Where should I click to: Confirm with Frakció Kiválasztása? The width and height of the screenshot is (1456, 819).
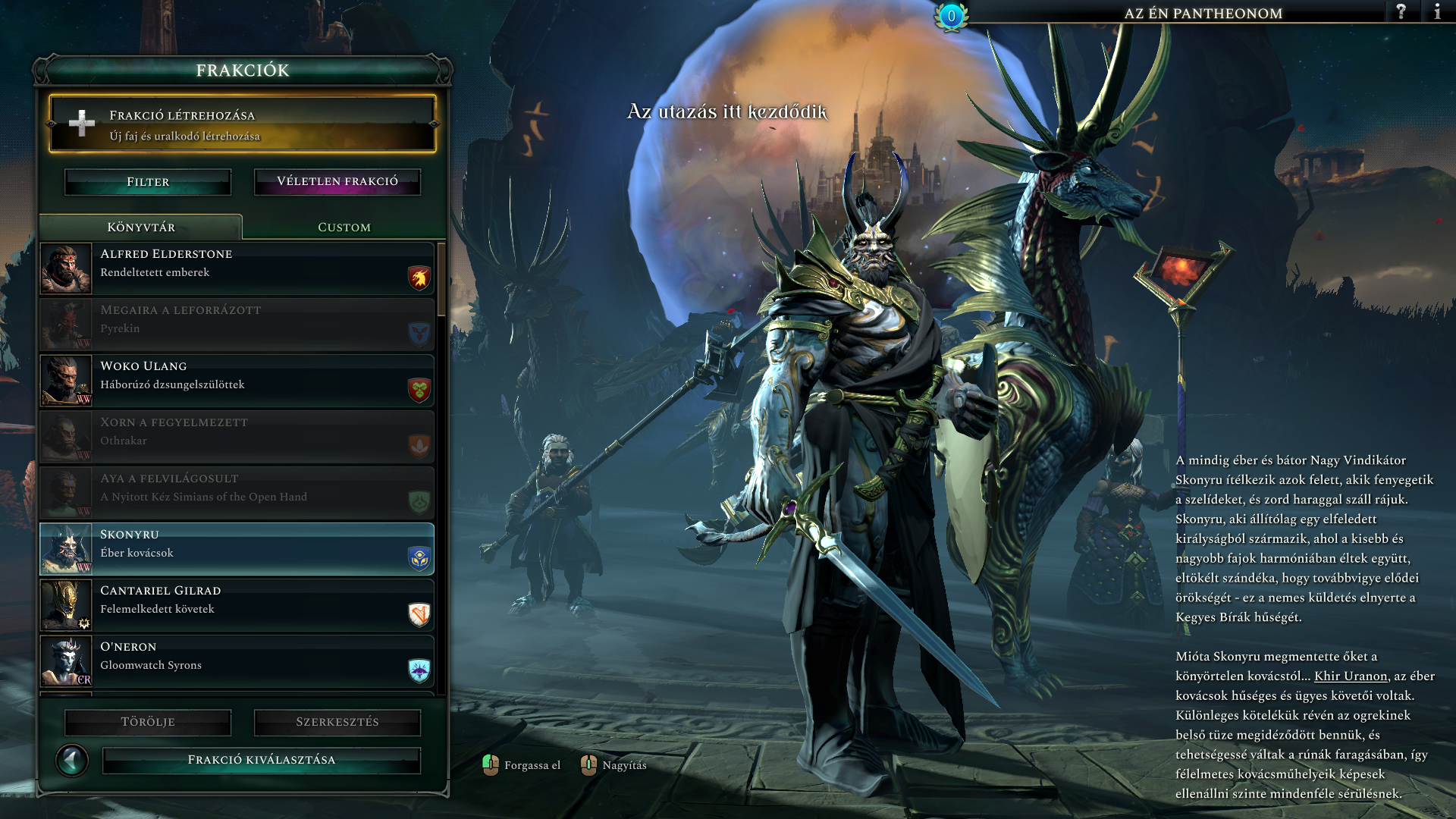[x=261, y=760]
